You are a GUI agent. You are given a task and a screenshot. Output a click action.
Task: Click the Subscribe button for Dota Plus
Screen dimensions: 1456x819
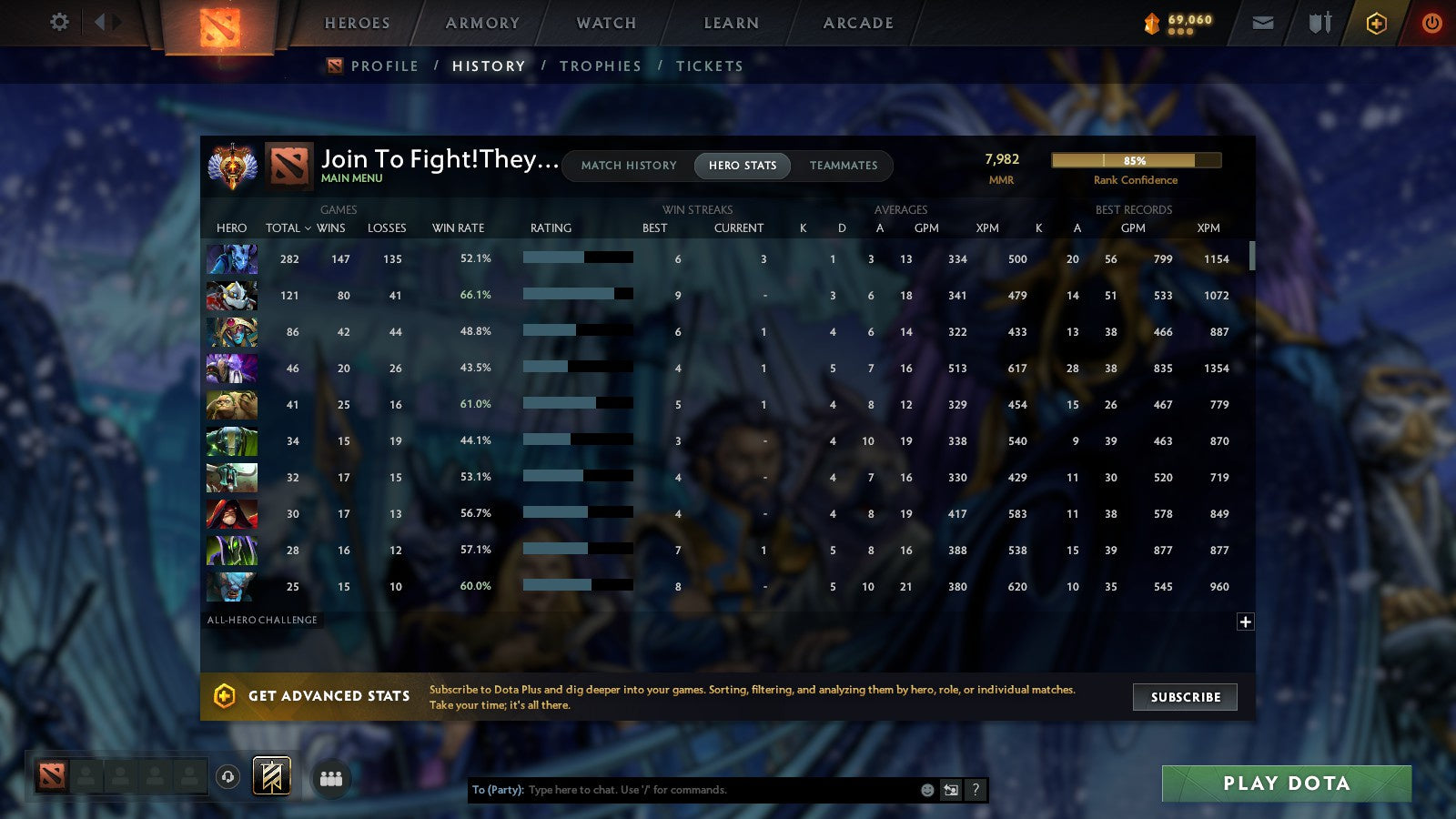coord(1185,697)
